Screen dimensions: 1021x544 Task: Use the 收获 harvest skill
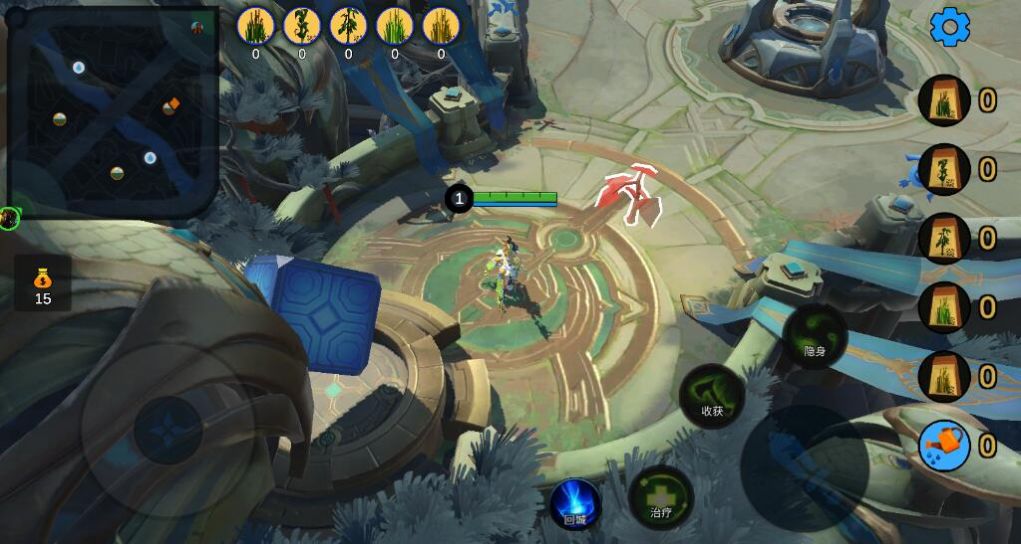point(711,396)
